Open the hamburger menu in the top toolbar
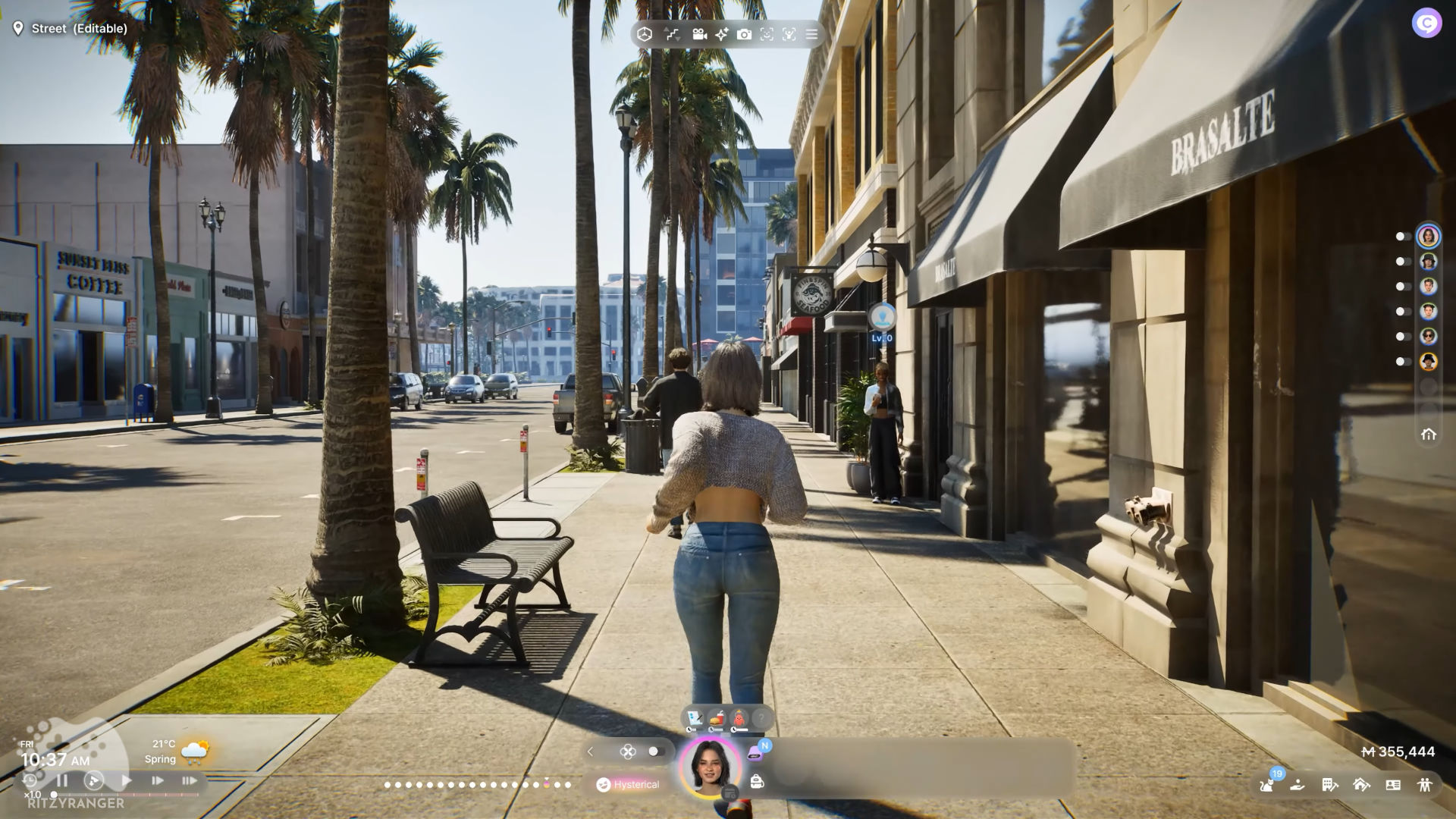Screen dimensions: 1456x819 pos(811,34)
